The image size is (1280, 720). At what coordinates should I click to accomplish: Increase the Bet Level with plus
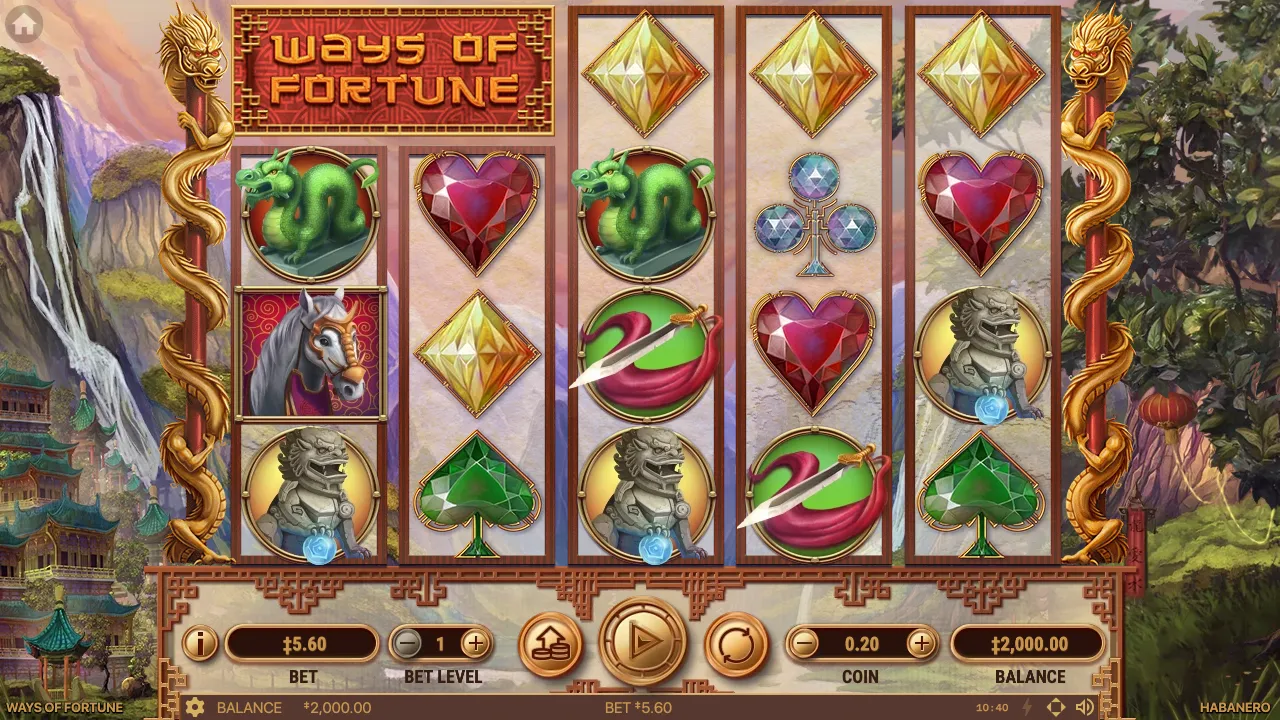coord(477,644)
